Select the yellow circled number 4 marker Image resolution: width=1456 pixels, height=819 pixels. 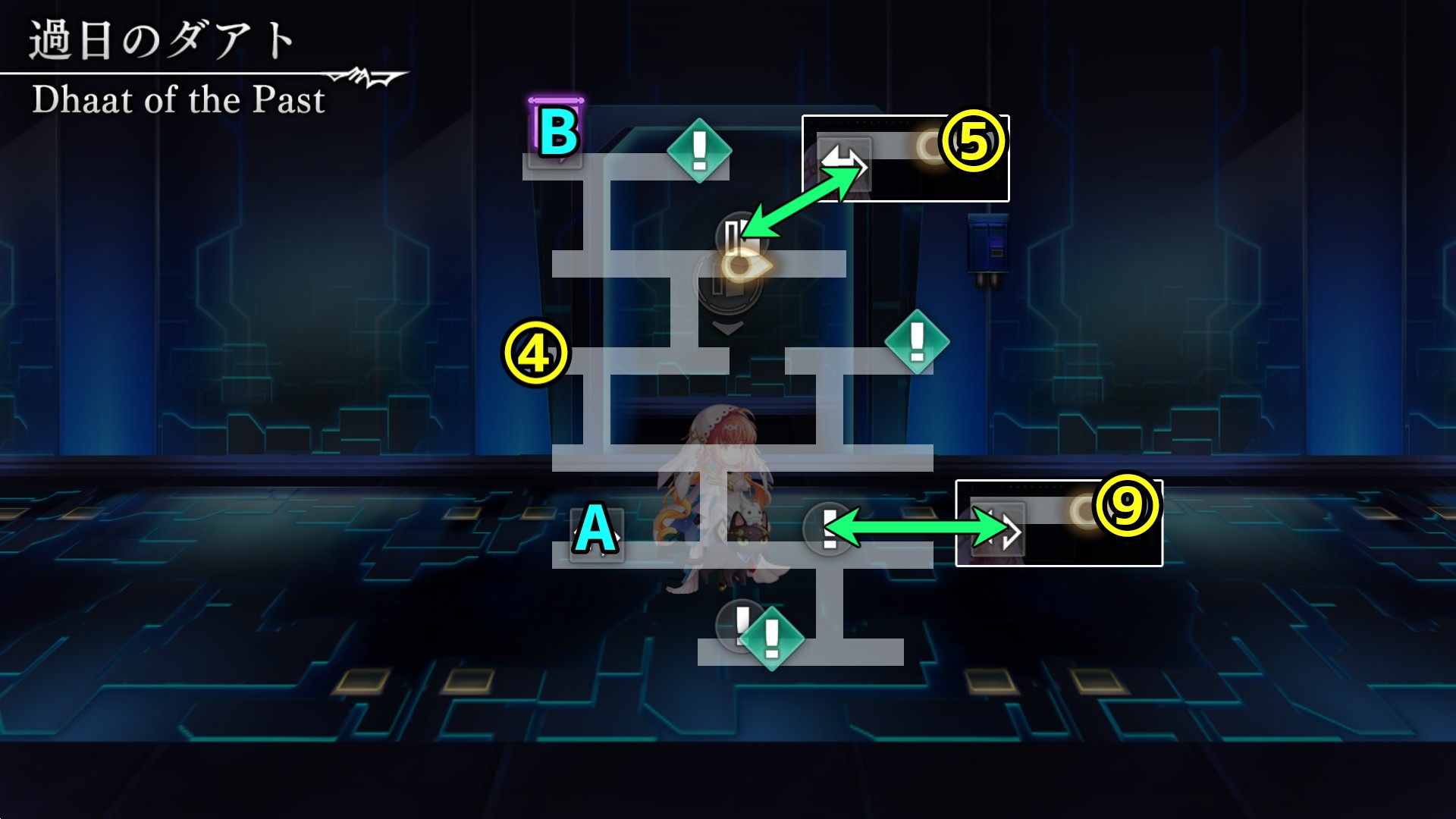pos(535,353)
